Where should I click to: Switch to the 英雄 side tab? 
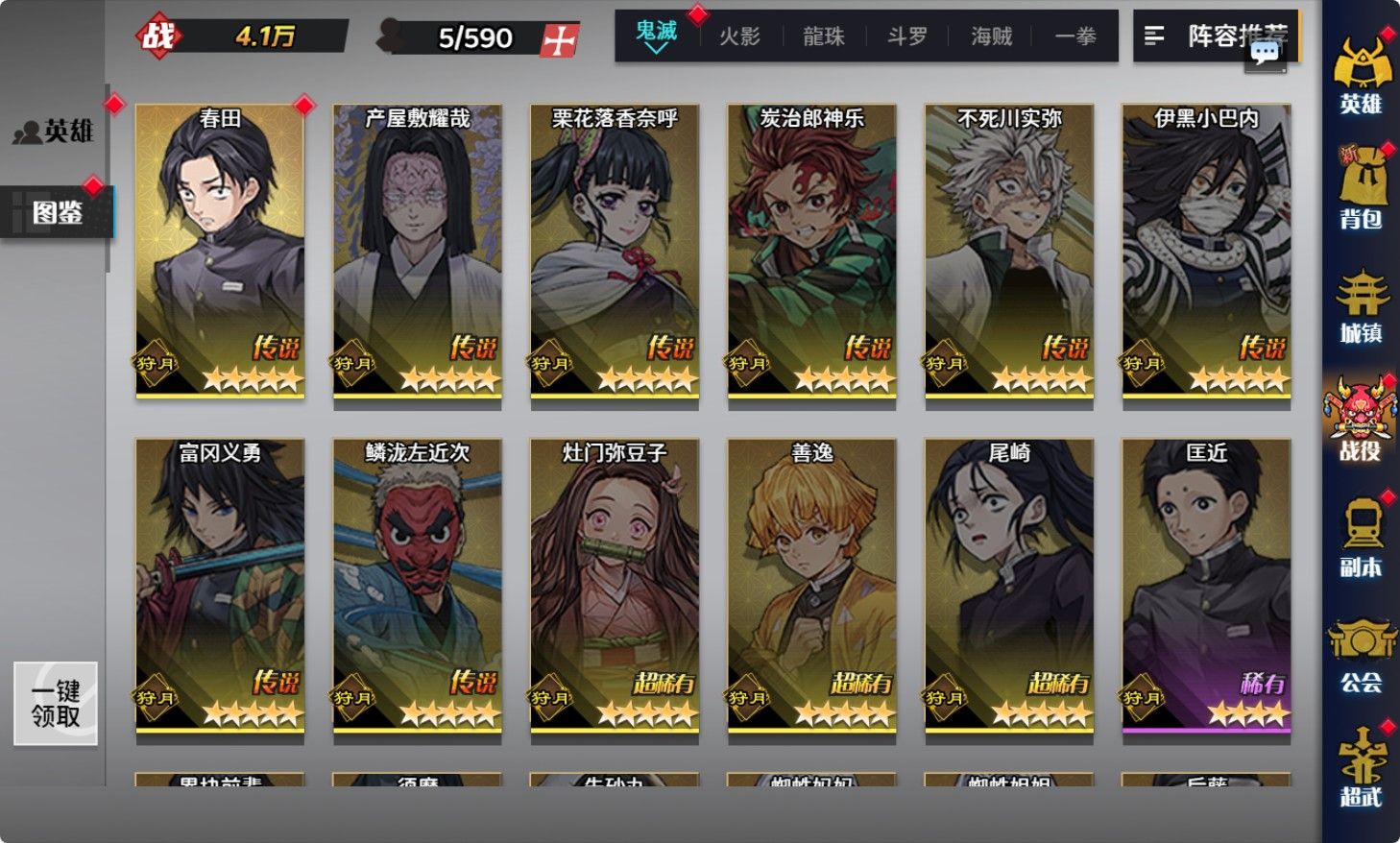[56, 131]
